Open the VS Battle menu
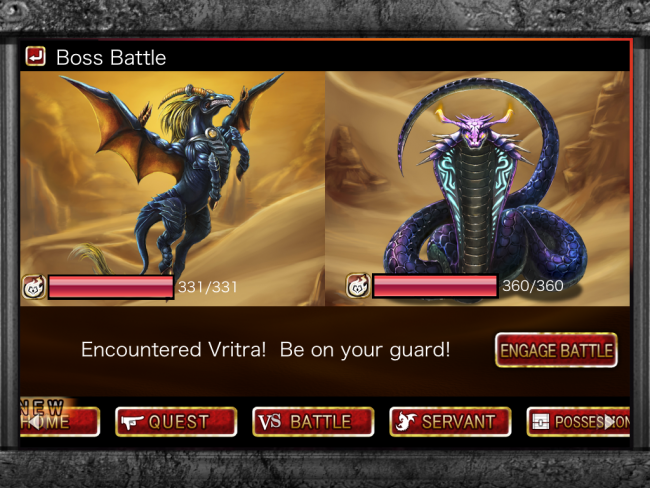 point(313,422)
